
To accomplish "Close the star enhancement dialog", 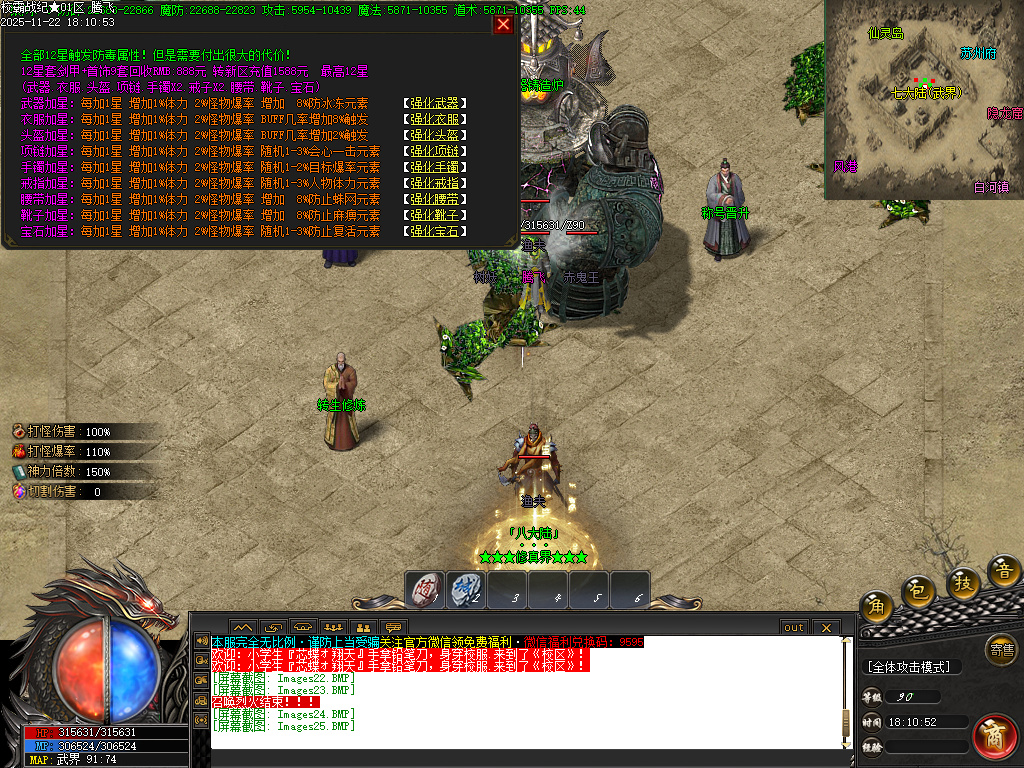I will tap(504, 24).
